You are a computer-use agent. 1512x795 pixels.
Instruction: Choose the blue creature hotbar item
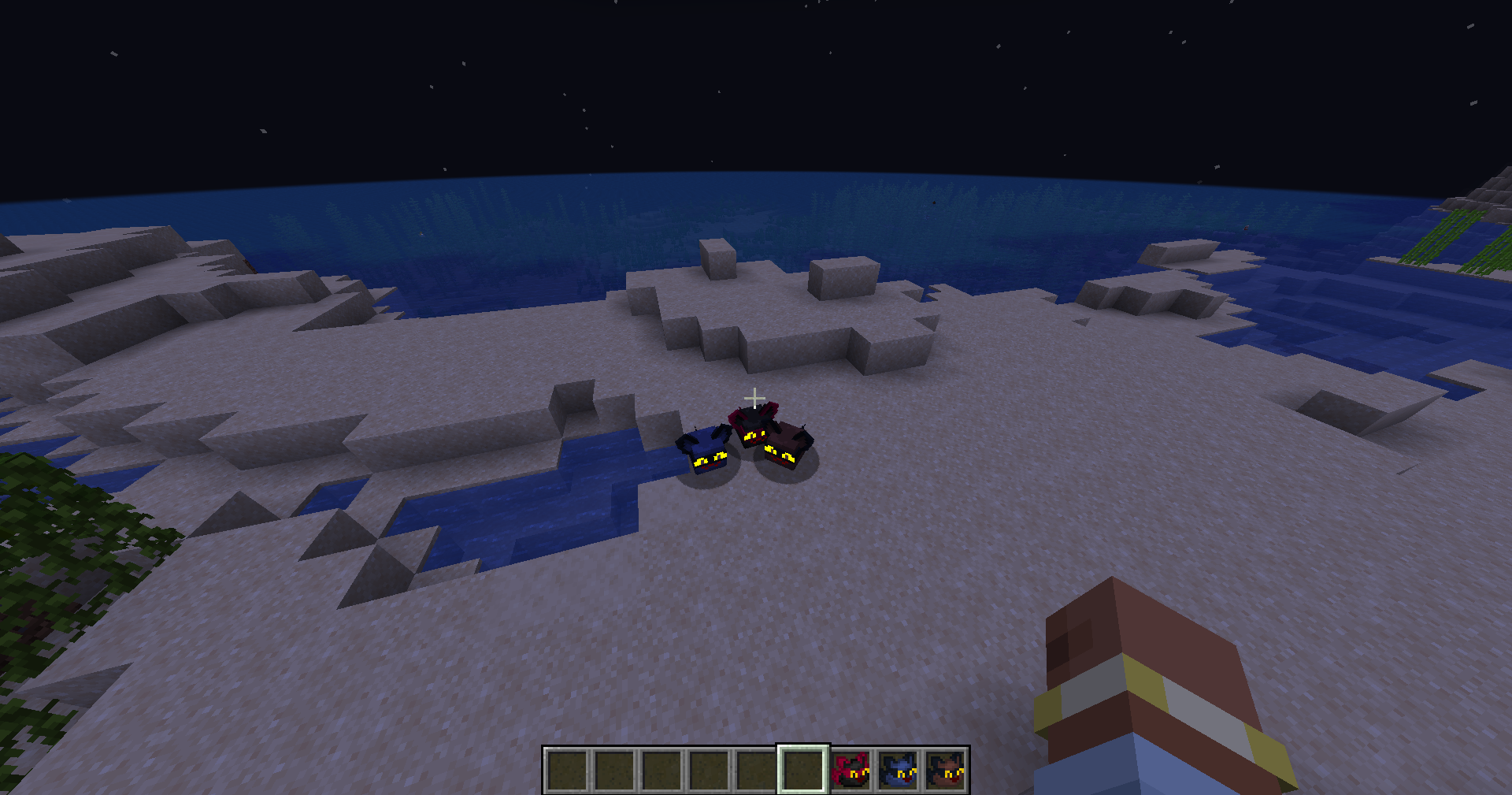point(898,770)
